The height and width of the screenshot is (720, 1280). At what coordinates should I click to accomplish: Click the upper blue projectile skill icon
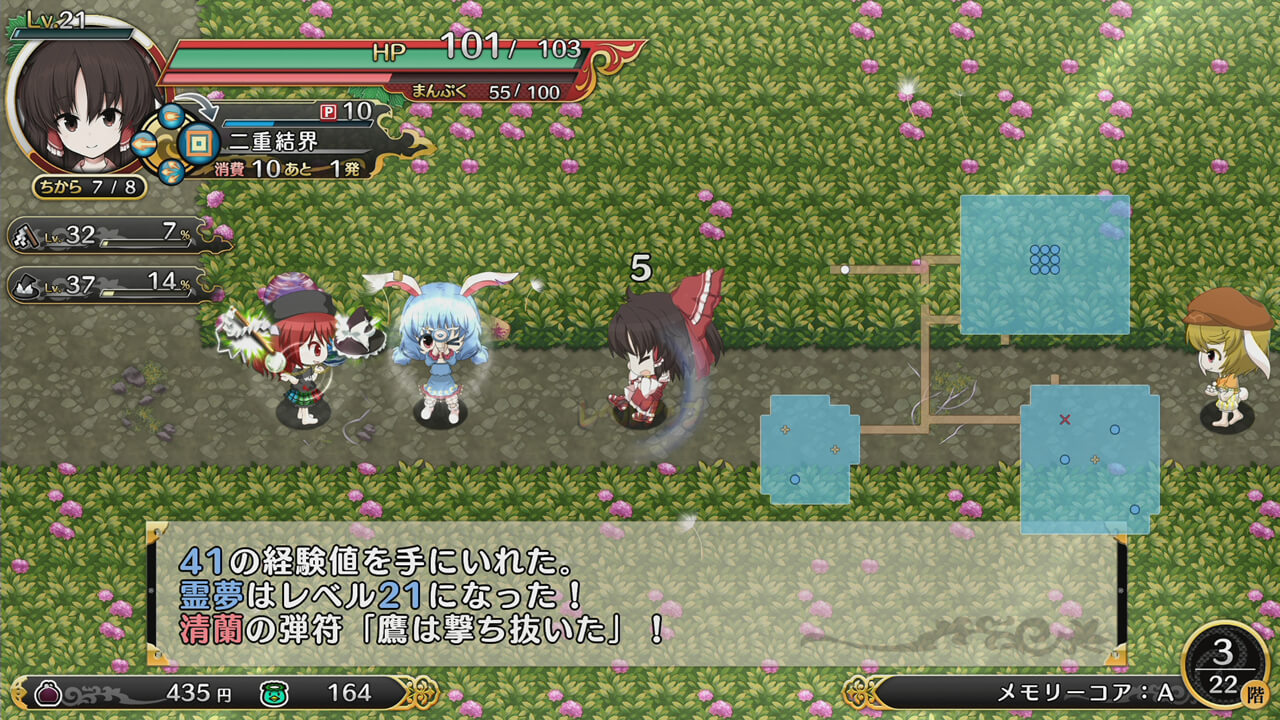pos(170,117)
